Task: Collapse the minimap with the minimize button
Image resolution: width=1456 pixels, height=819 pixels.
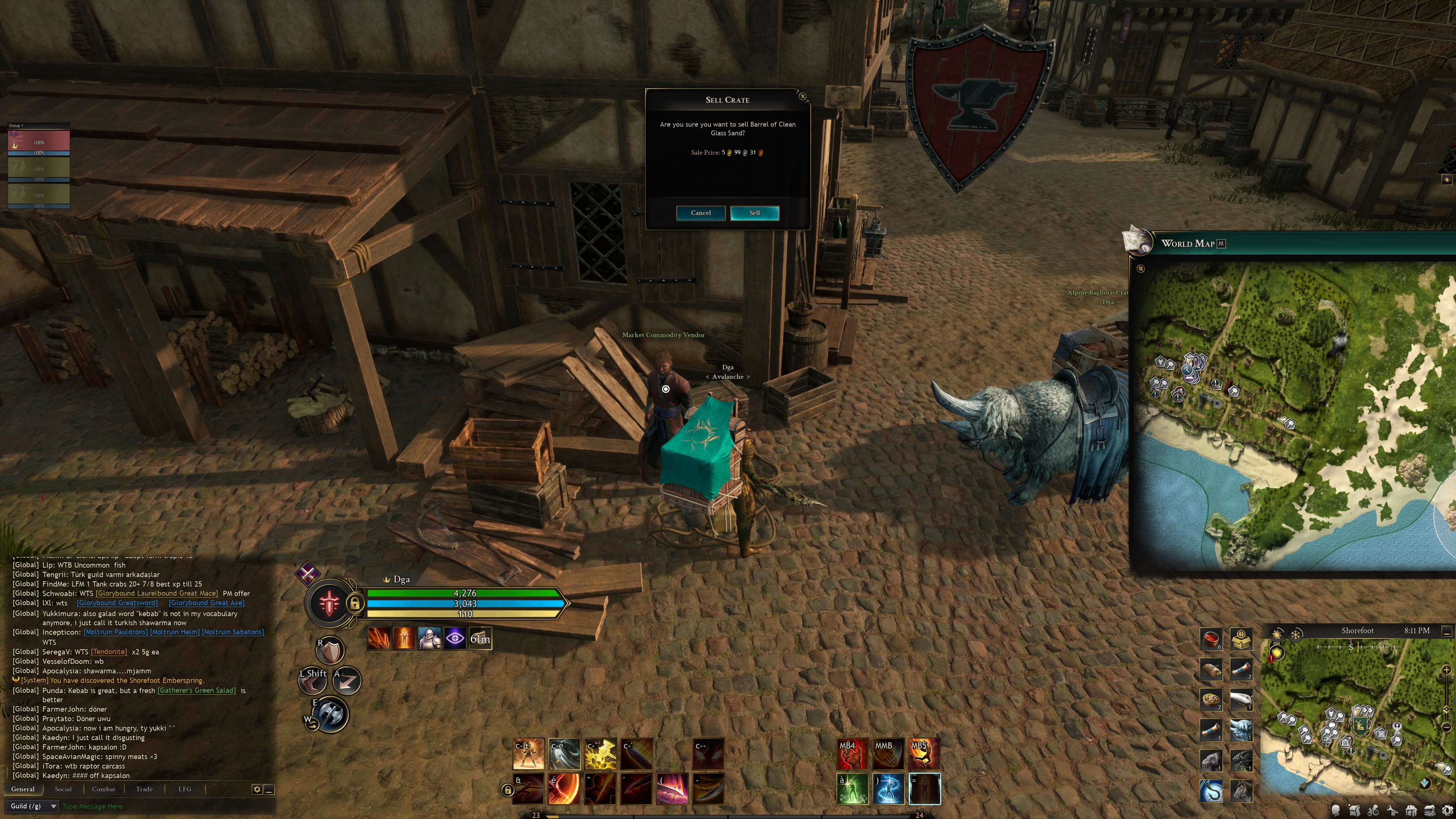Action: pyautogui.click(x=1447, y=631)
